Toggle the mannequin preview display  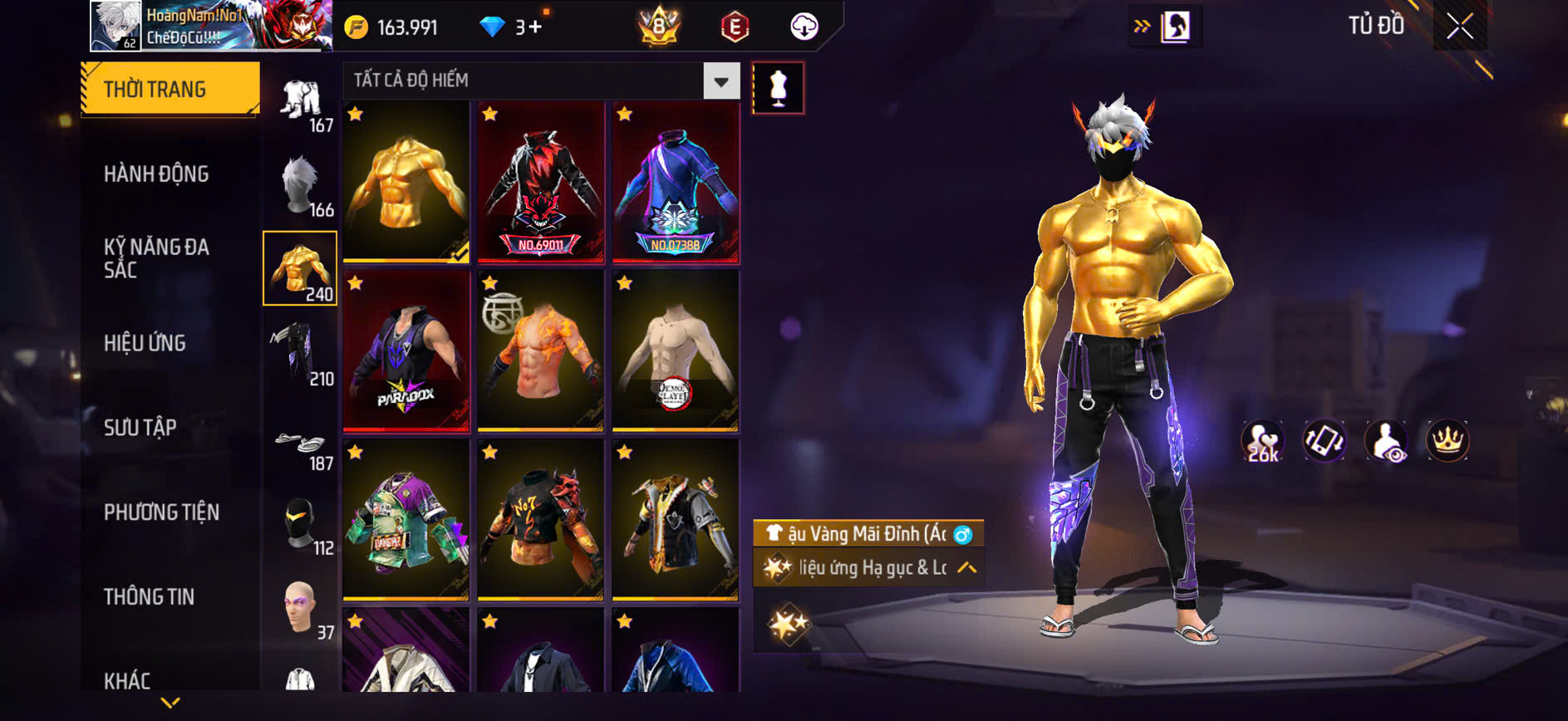(779, 87)
